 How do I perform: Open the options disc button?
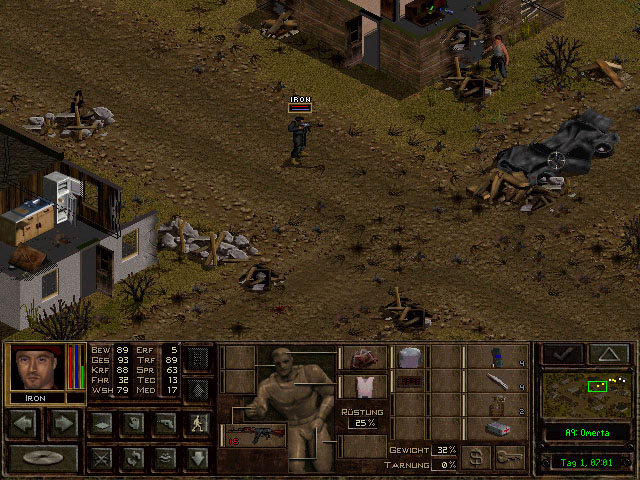coord(43,459)
